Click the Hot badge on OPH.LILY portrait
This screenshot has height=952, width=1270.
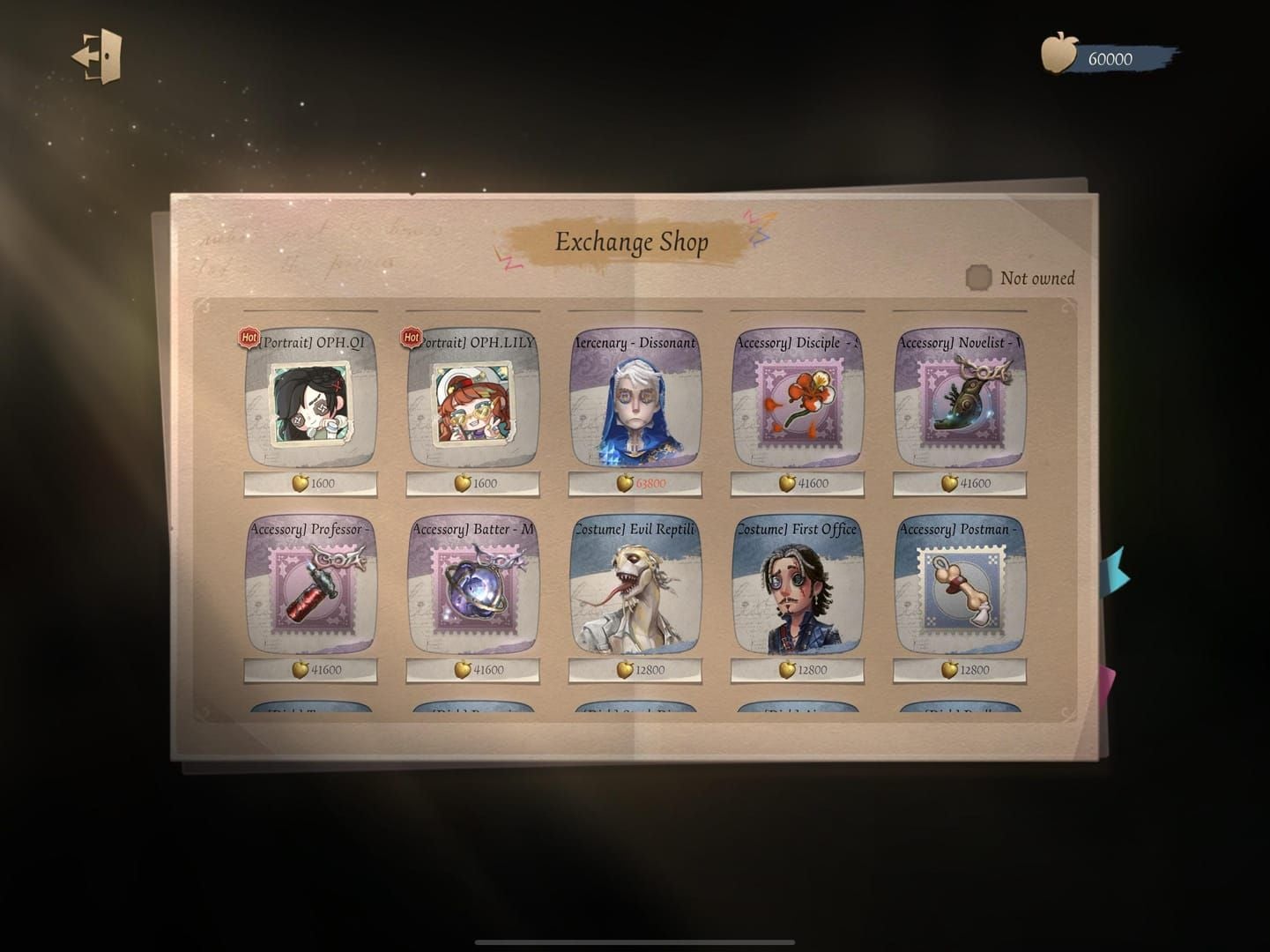[410, 337]
